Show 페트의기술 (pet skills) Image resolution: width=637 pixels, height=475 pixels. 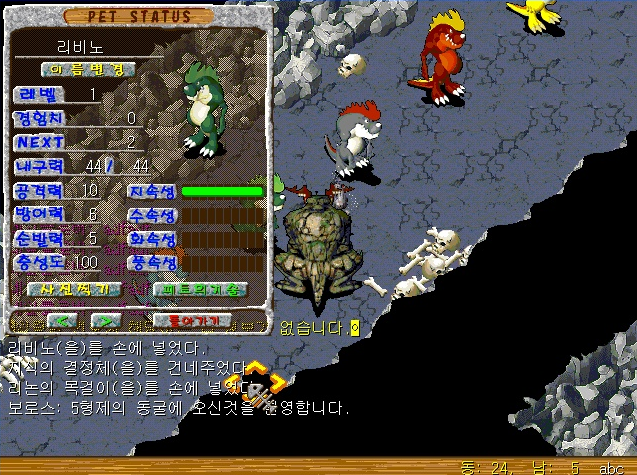click(x=199, y=289)
